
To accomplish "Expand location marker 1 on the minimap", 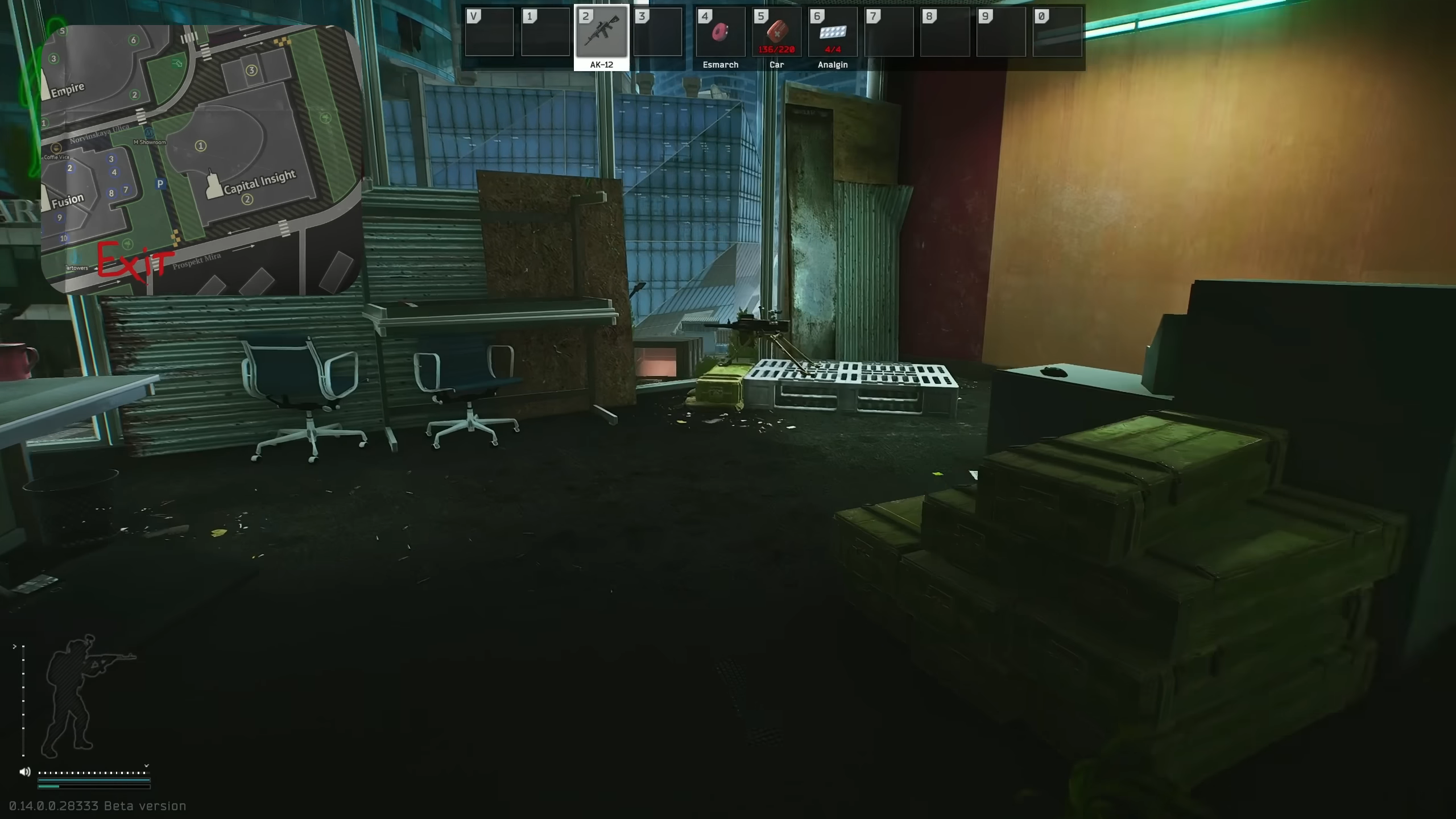I will [200, 146].
